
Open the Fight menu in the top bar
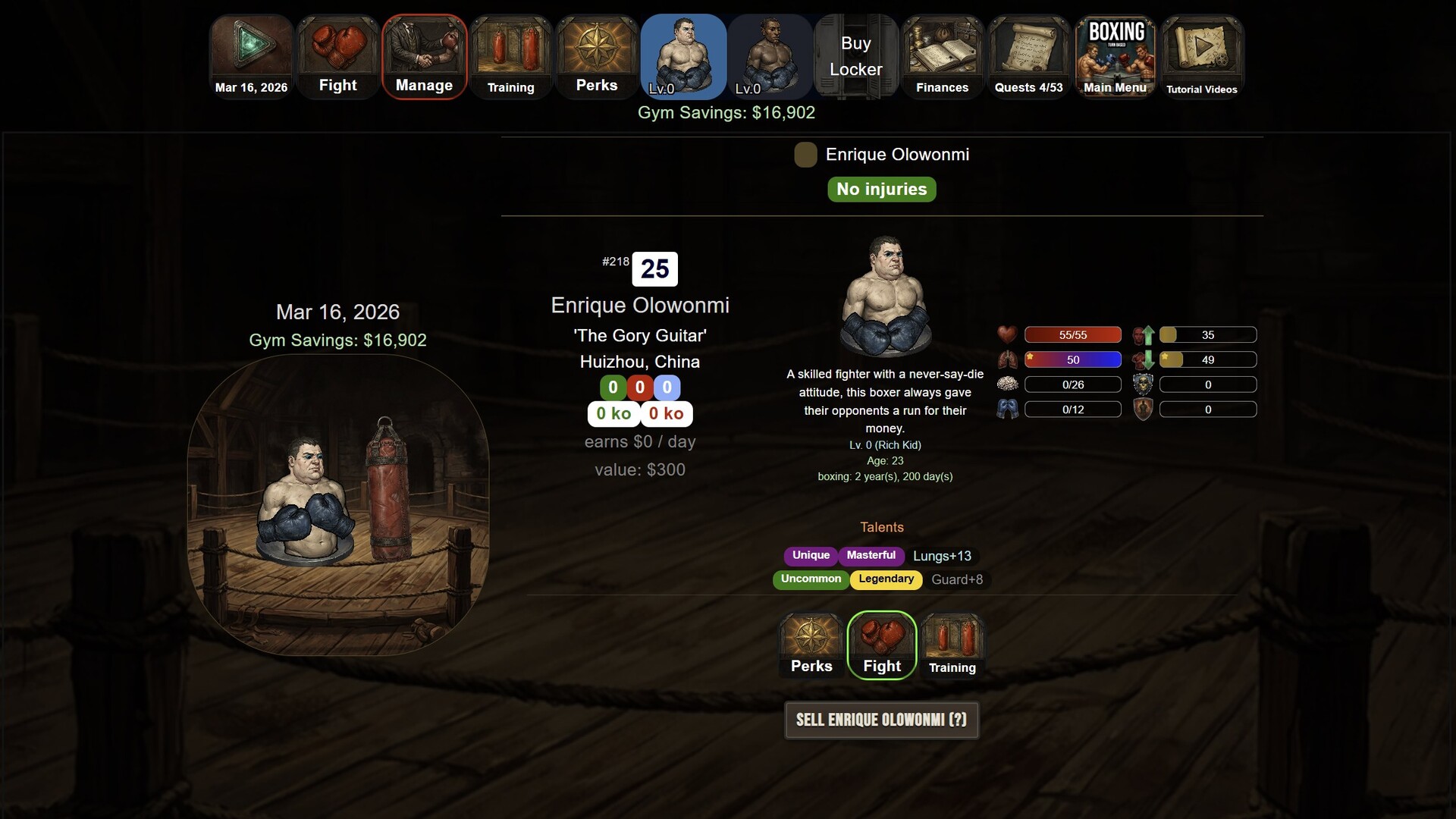[337, 57]
